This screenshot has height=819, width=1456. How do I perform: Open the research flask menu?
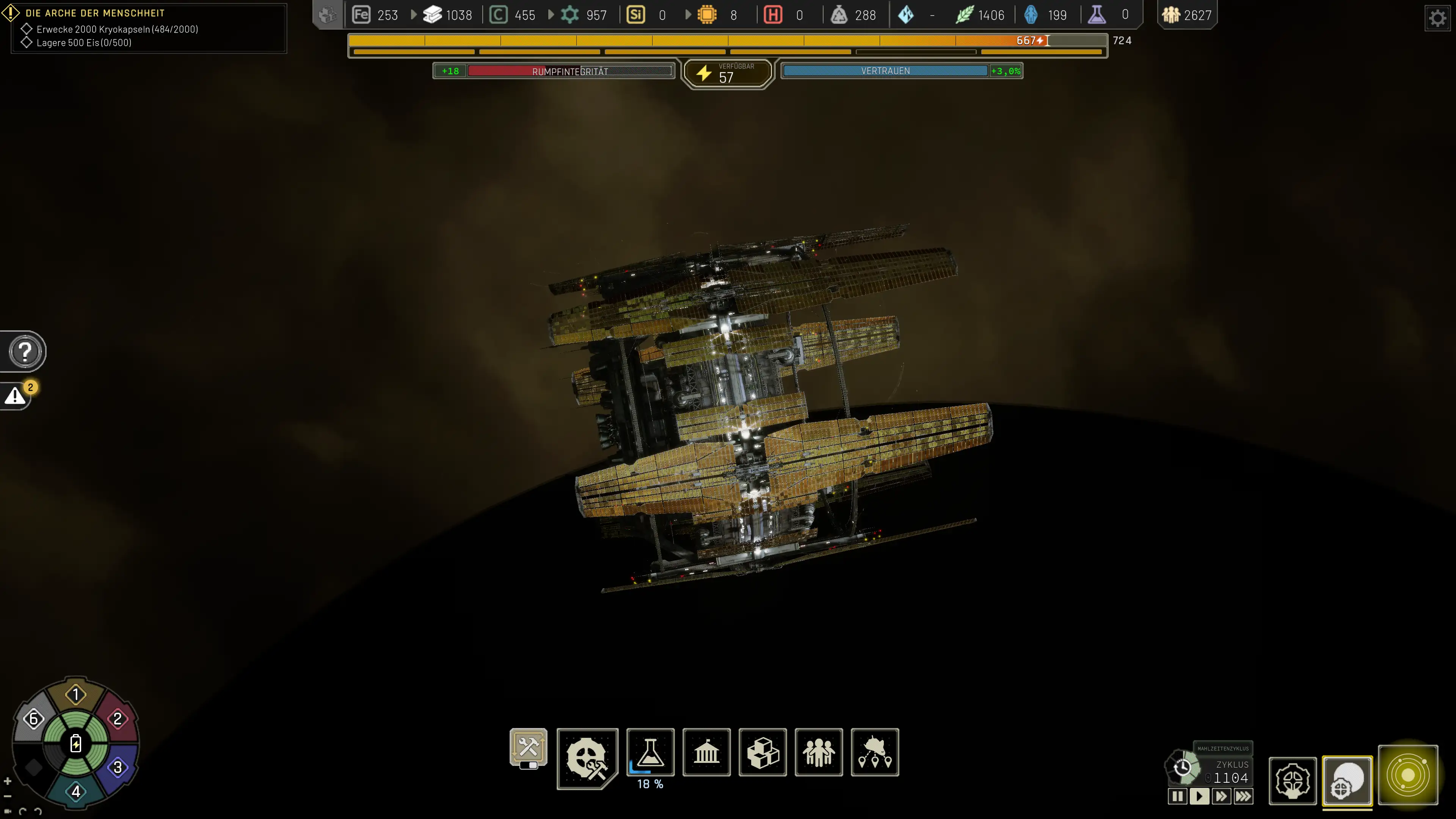[650, 752]
